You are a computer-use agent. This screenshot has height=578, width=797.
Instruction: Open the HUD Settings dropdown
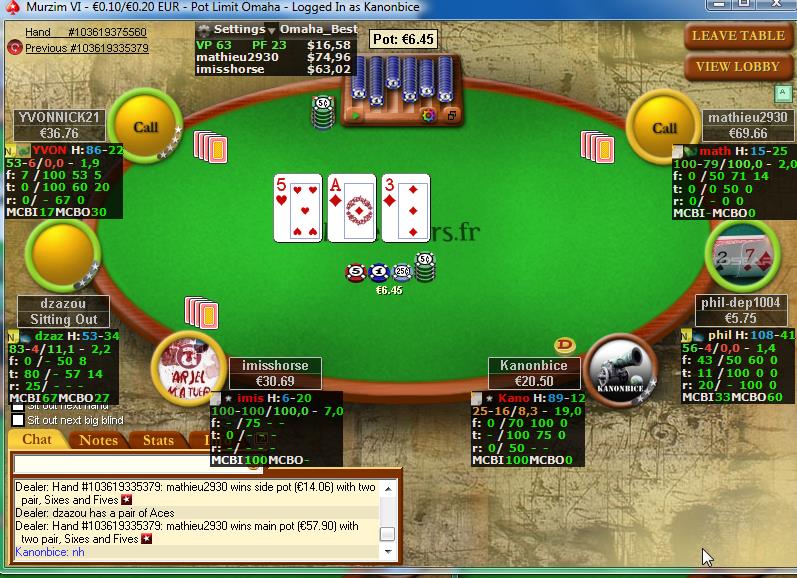[239, 30]
